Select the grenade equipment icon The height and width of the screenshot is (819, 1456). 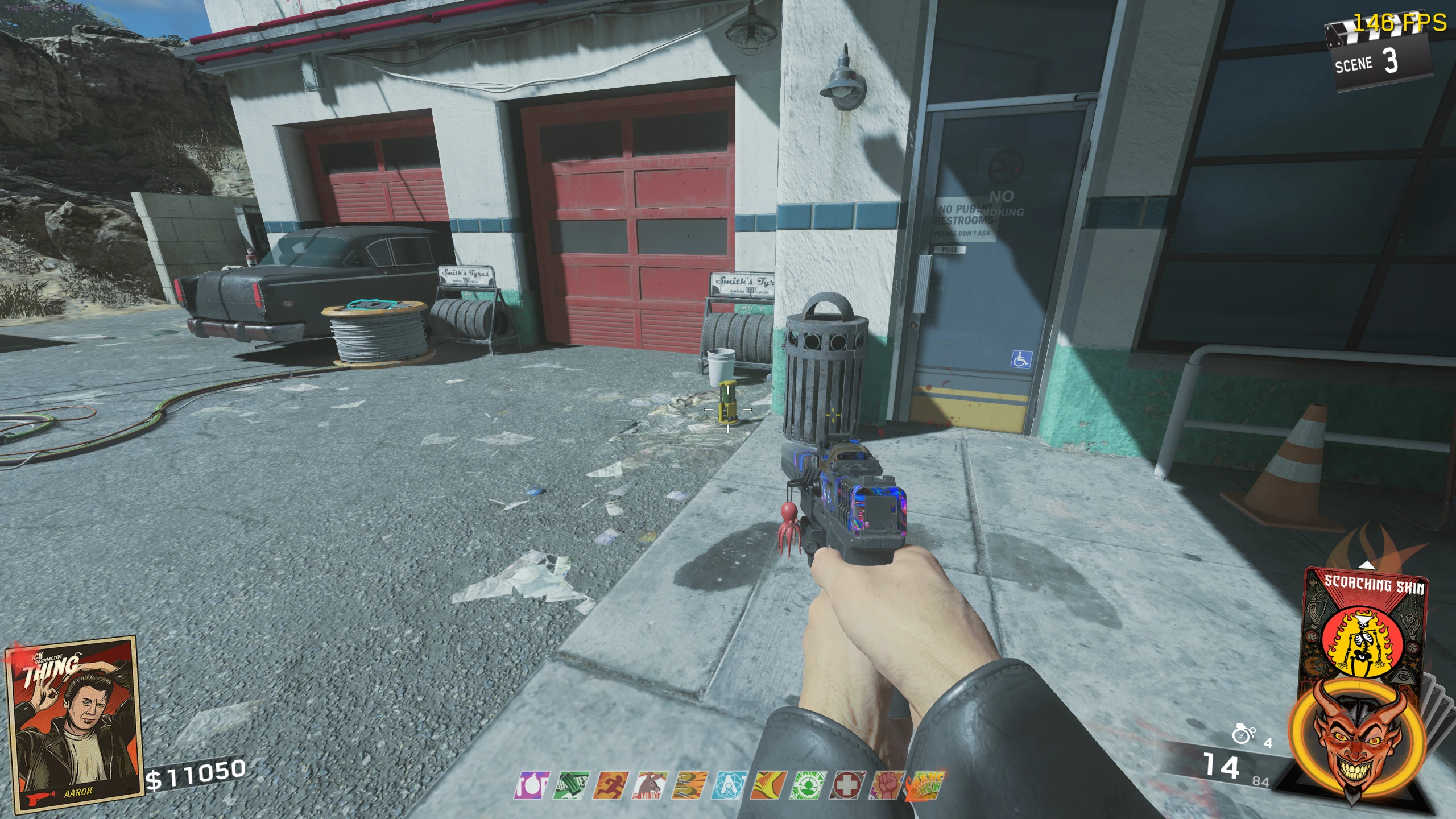(1242, 735)
